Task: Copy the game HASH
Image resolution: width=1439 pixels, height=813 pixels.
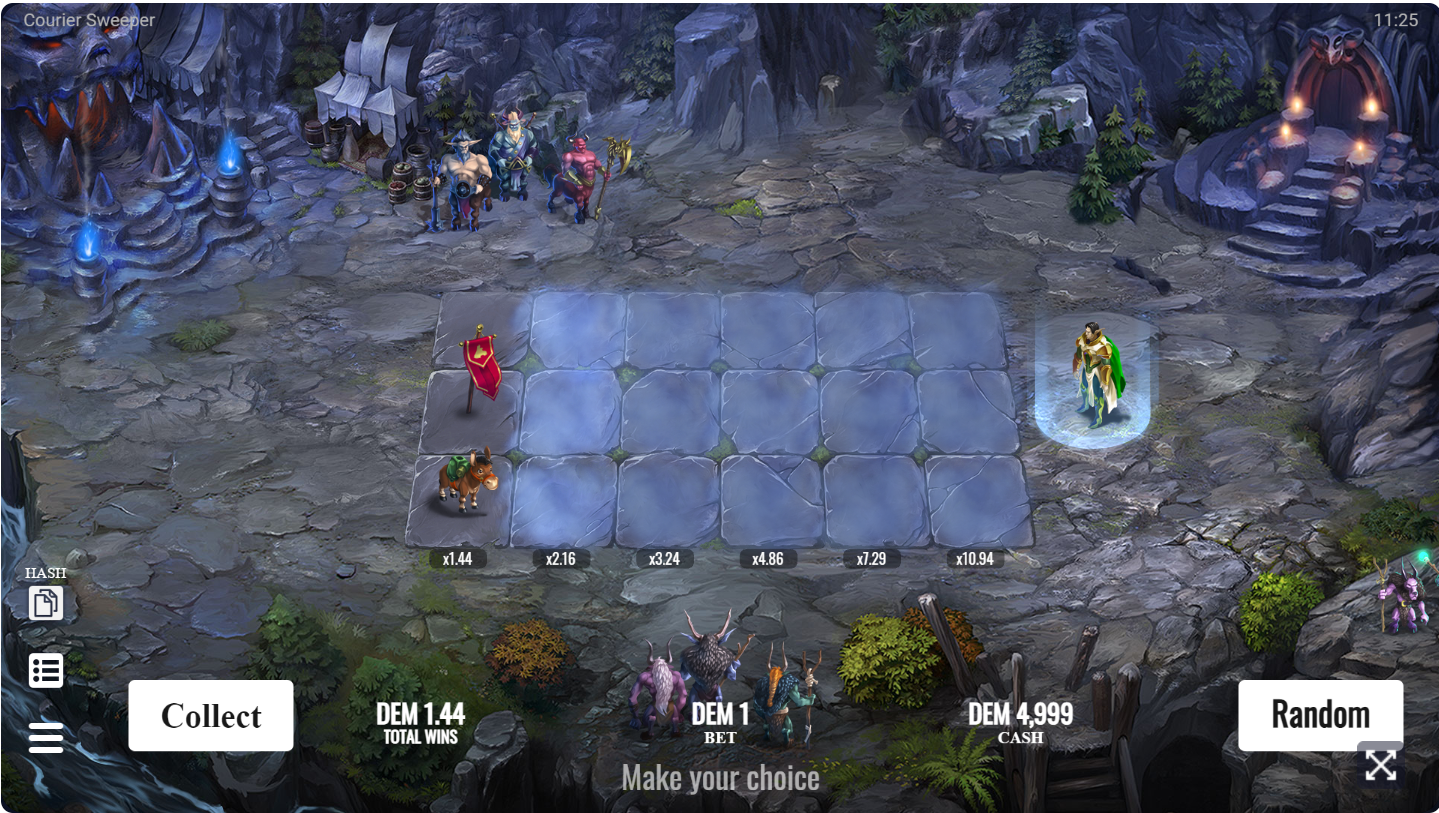Action: 46,603
